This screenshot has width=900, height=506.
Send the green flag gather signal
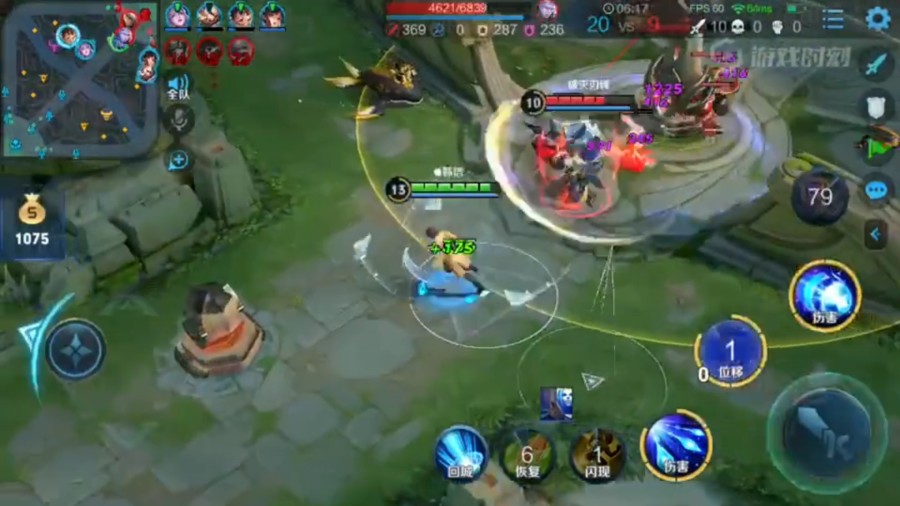tap(876, 145)
